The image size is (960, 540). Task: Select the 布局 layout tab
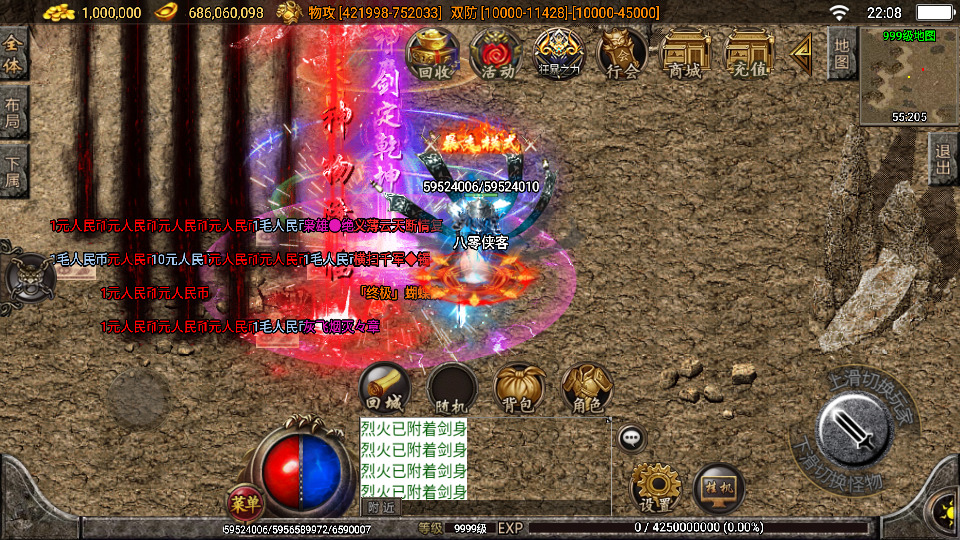tap(13, 111)
